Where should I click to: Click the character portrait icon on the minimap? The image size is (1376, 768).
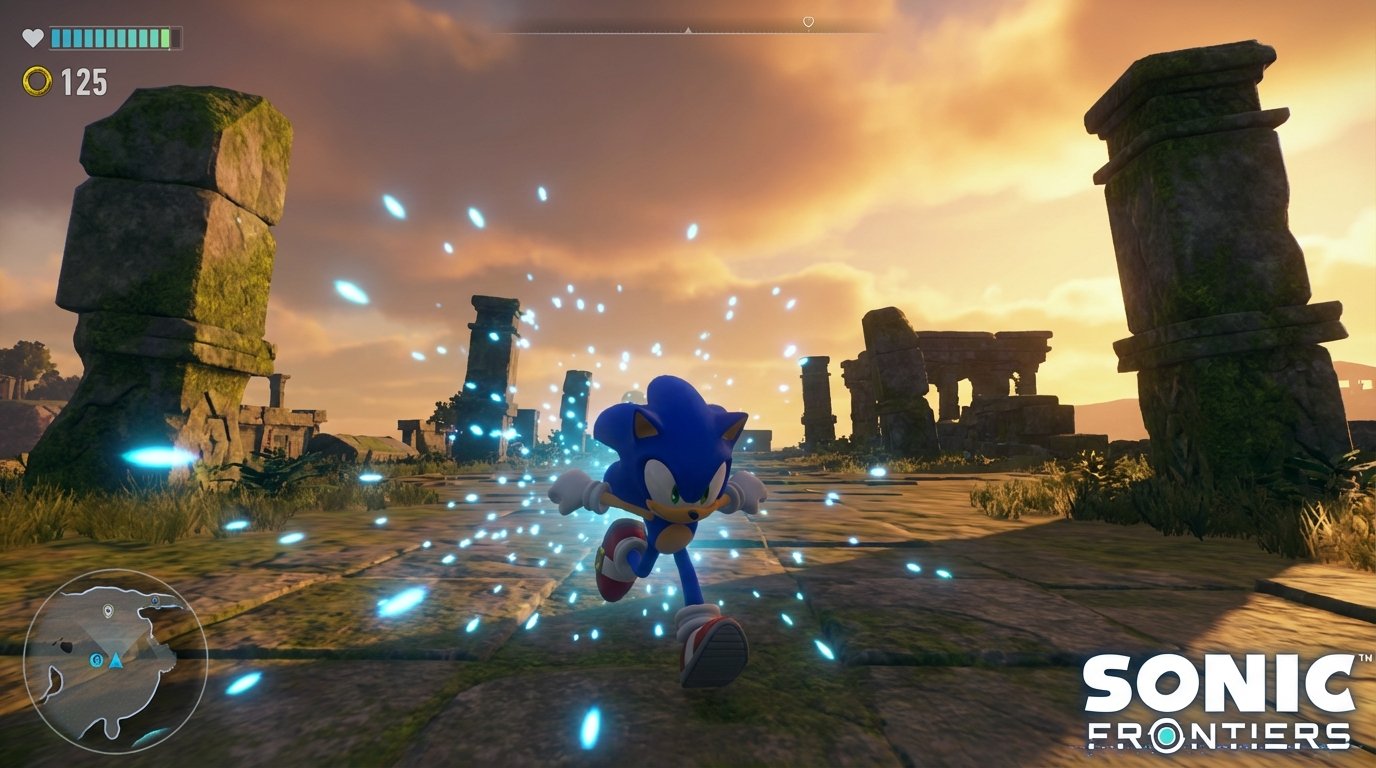(x=97, y=661)
